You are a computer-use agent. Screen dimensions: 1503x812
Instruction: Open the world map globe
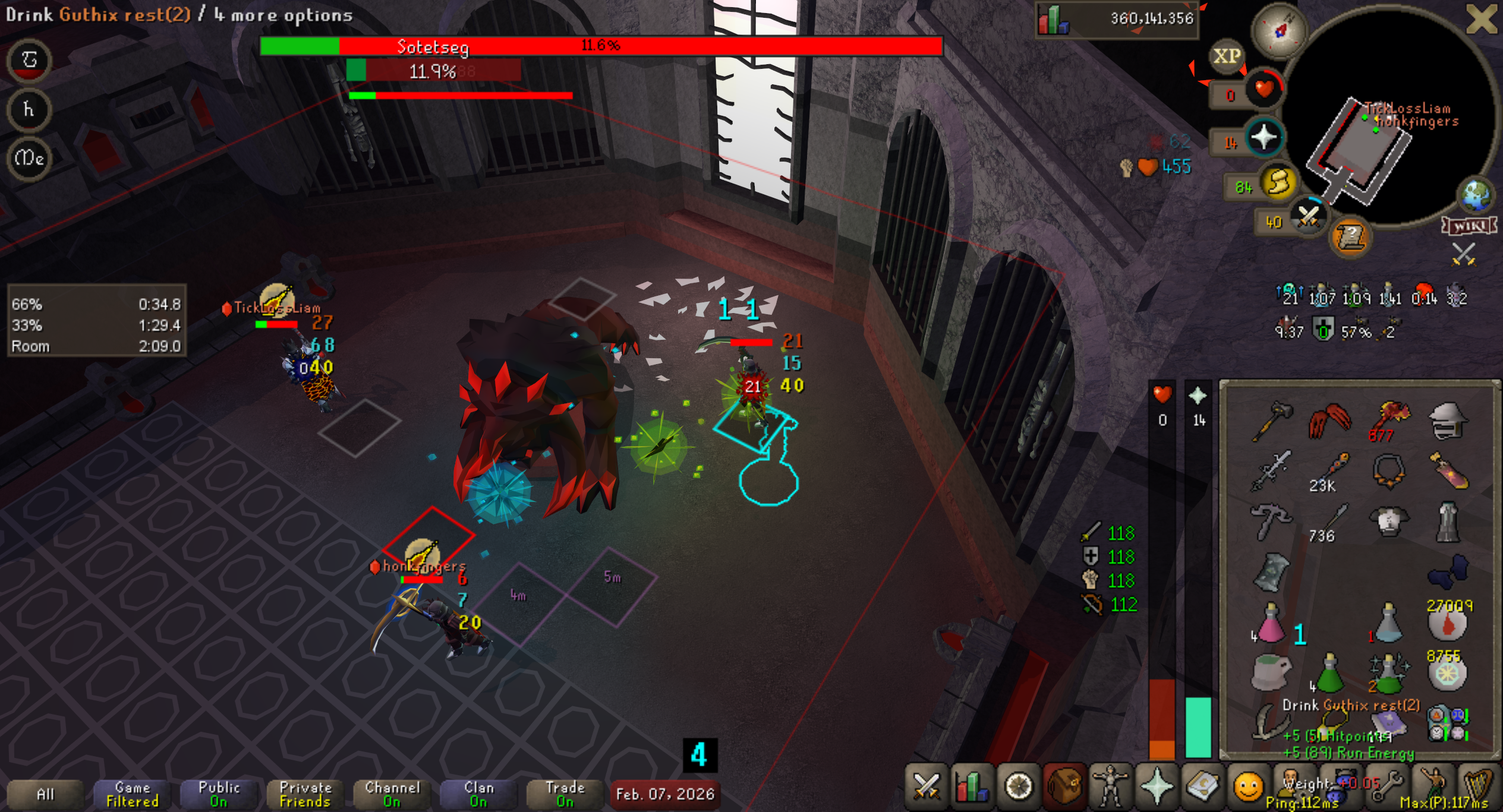click(x=1476, y=195)
